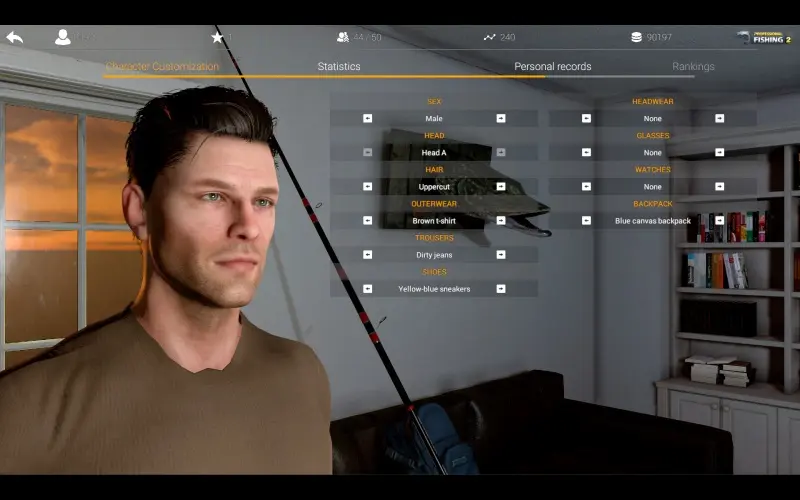
Task: Change Dirty jeans to the previous trousers
Action: pyautogui.click(x=367, y=254)
